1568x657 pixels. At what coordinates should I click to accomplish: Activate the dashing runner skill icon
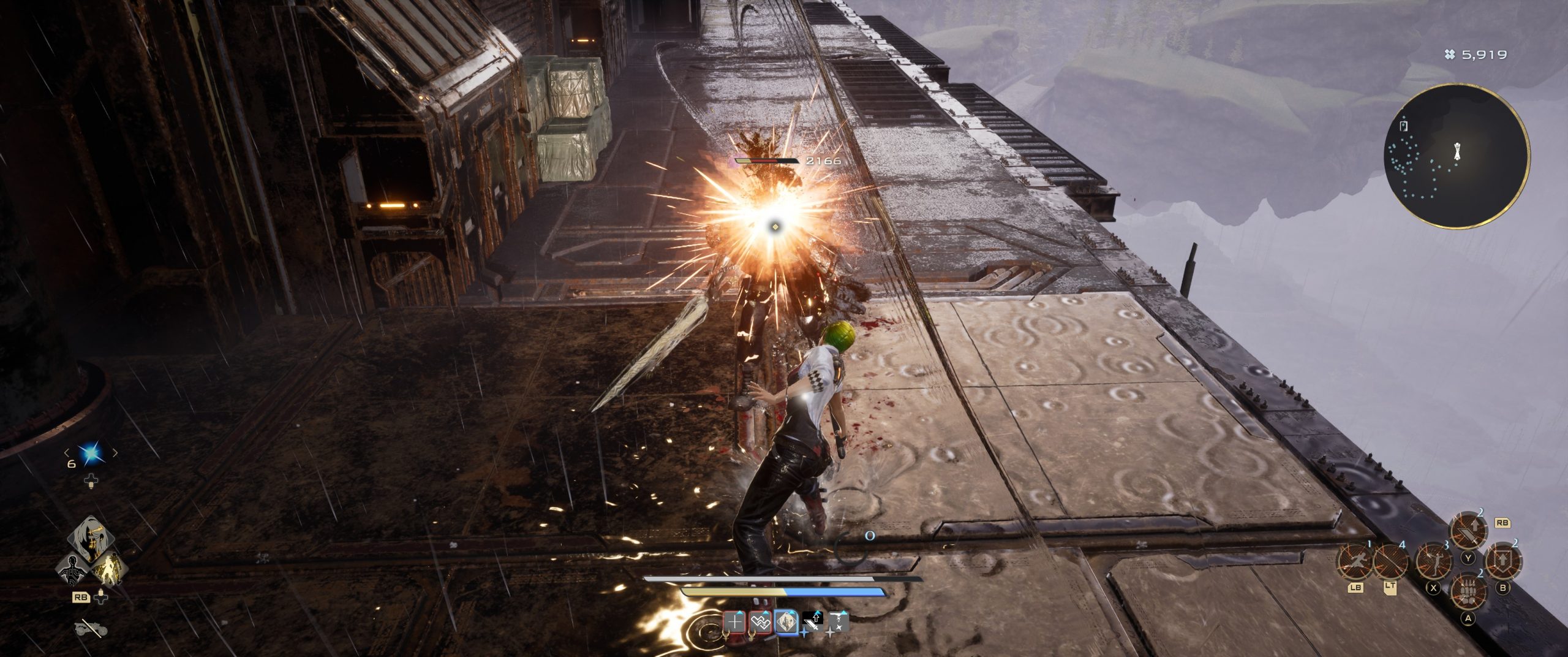[x=1355, y=561]
